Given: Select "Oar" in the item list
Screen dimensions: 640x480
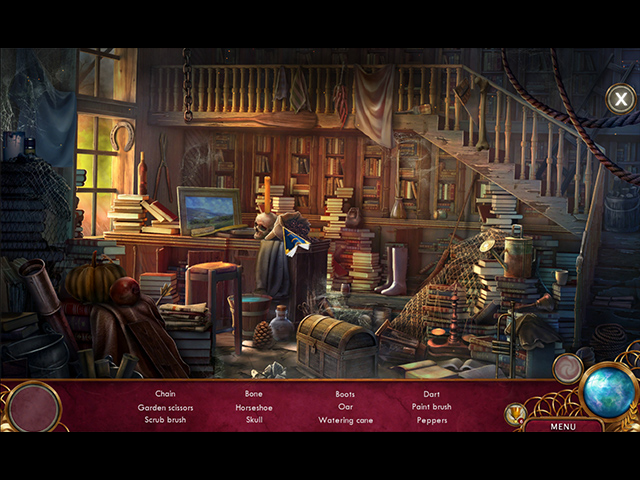Looking at the screenshot, I should pyautogui.click(x=345, y=407).
